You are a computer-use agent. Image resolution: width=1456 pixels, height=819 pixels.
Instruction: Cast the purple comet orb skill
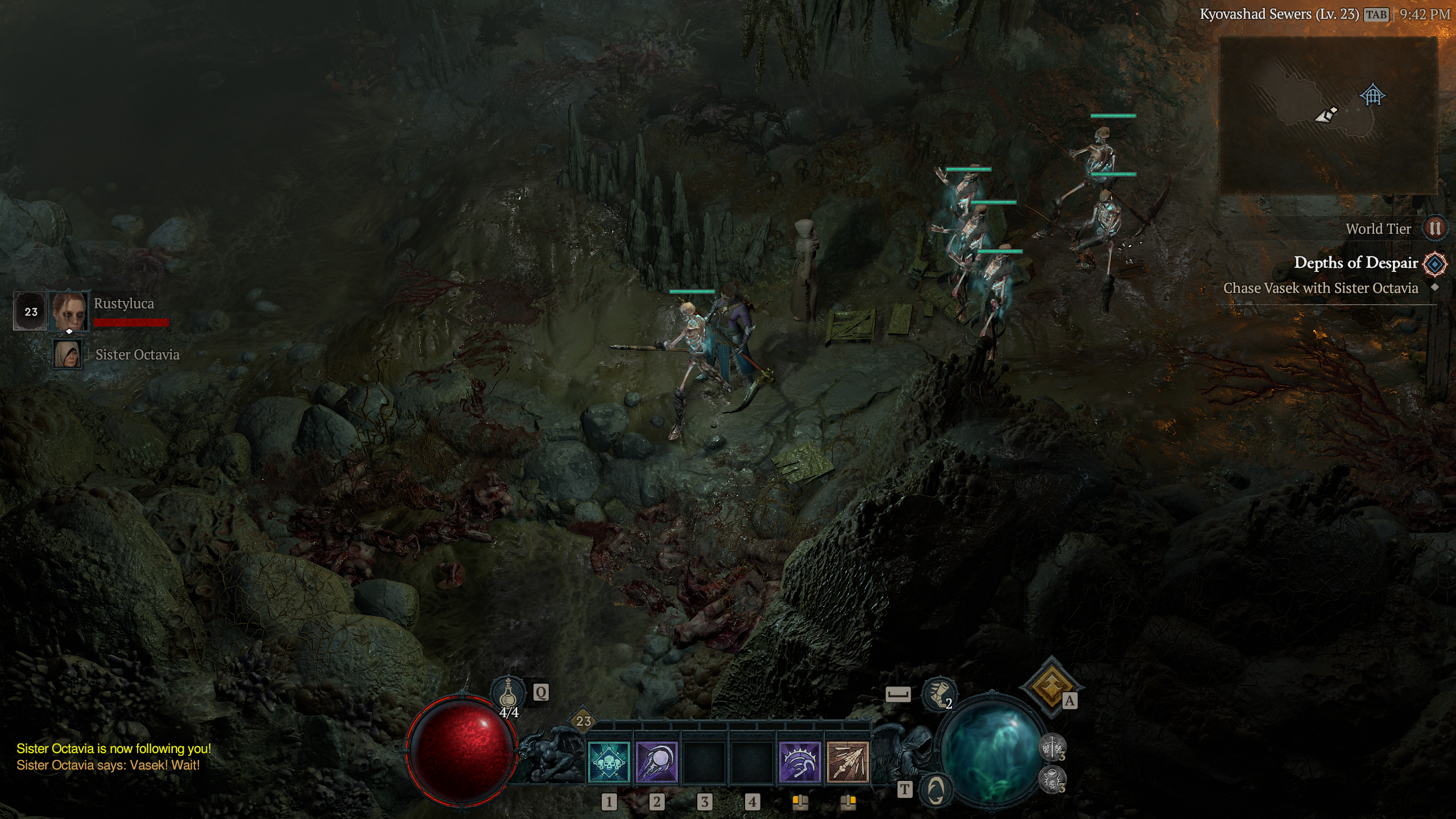[x=656, y=762]
